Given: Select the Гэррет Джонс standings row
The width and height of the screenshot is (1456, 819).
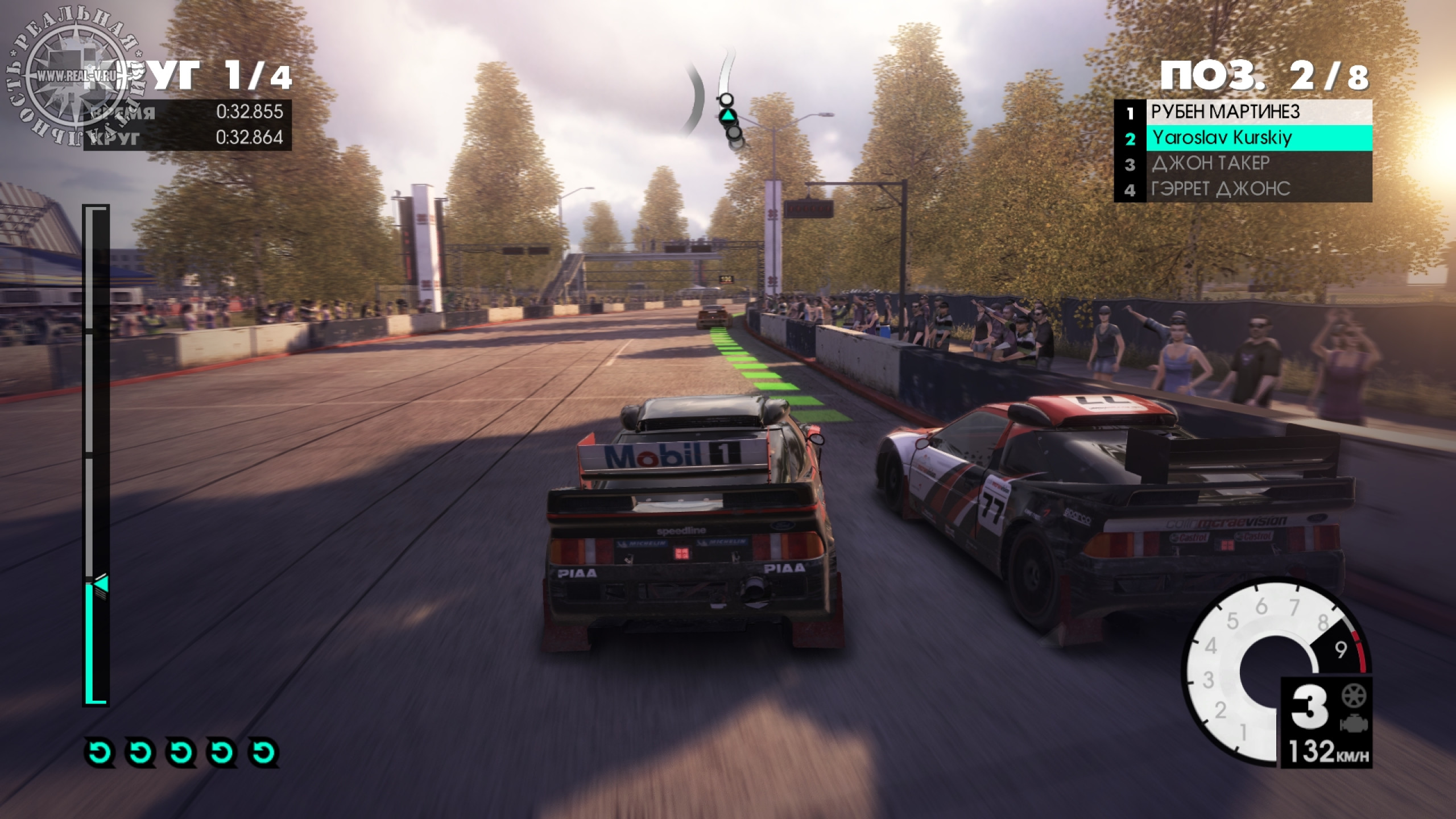Looking at the screenshot, I should (1242, 189).
